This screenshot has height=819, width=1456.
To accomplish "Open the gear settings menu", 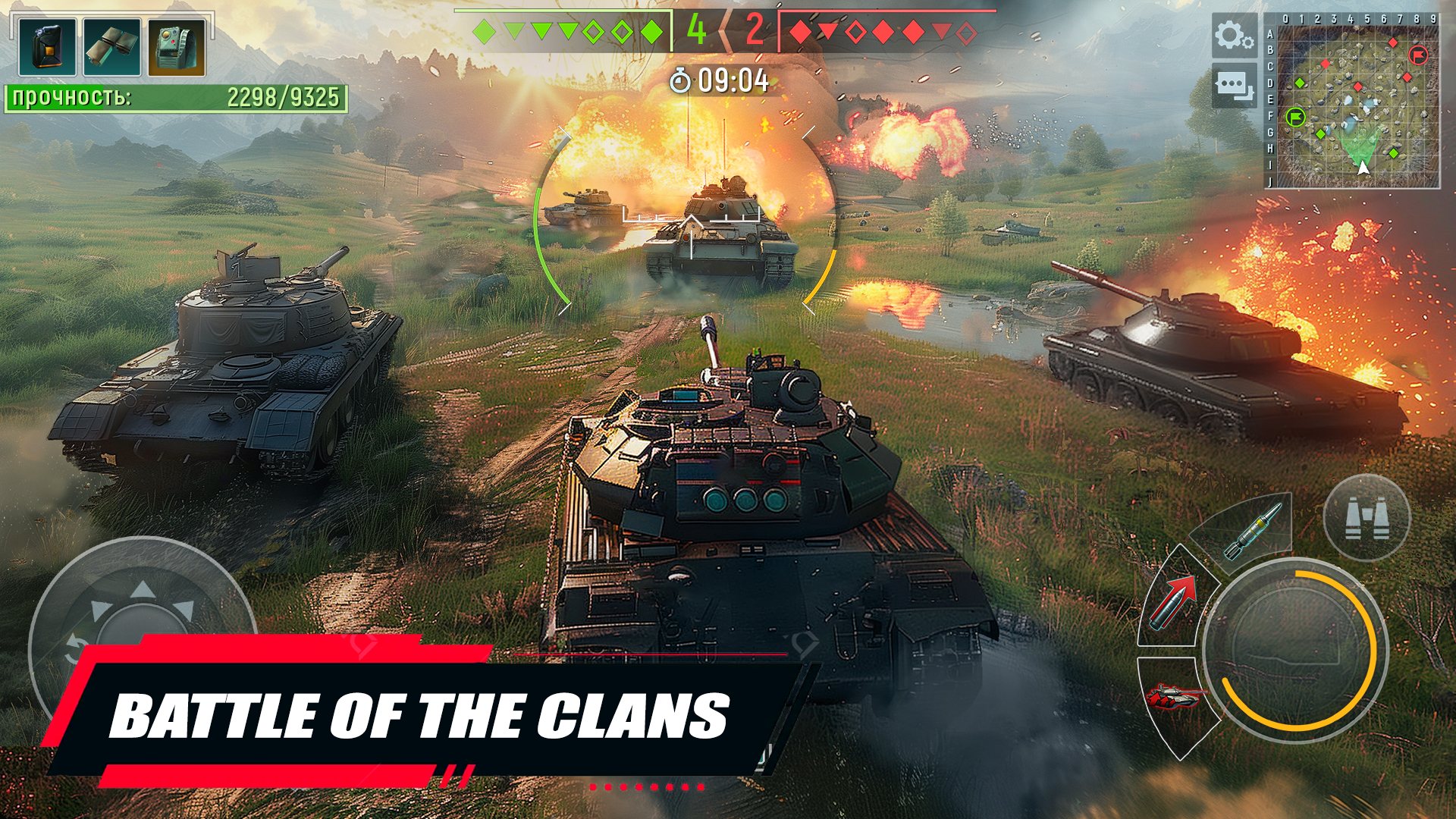I will [1234, 36].
